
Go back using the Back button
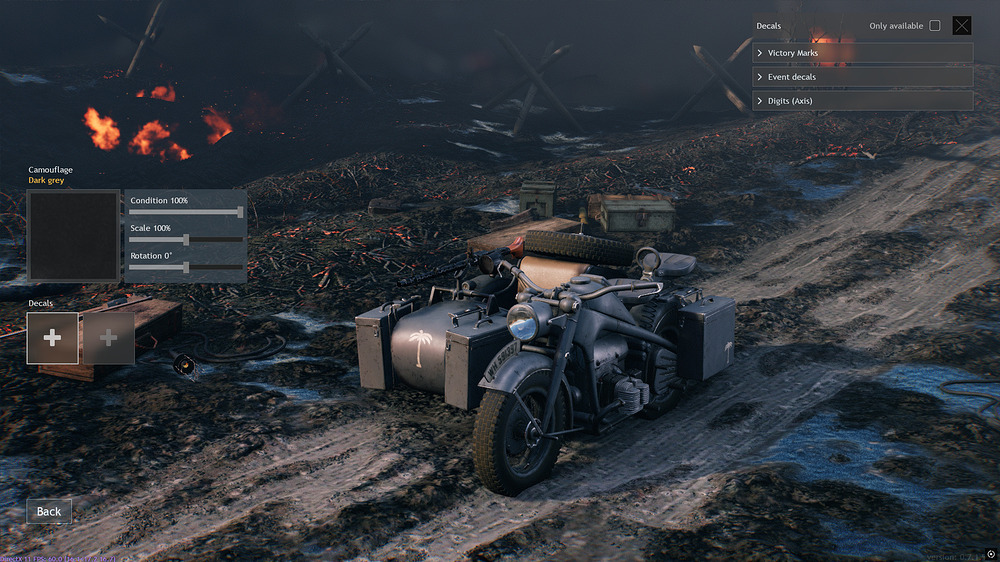click(x=49, y=511)
